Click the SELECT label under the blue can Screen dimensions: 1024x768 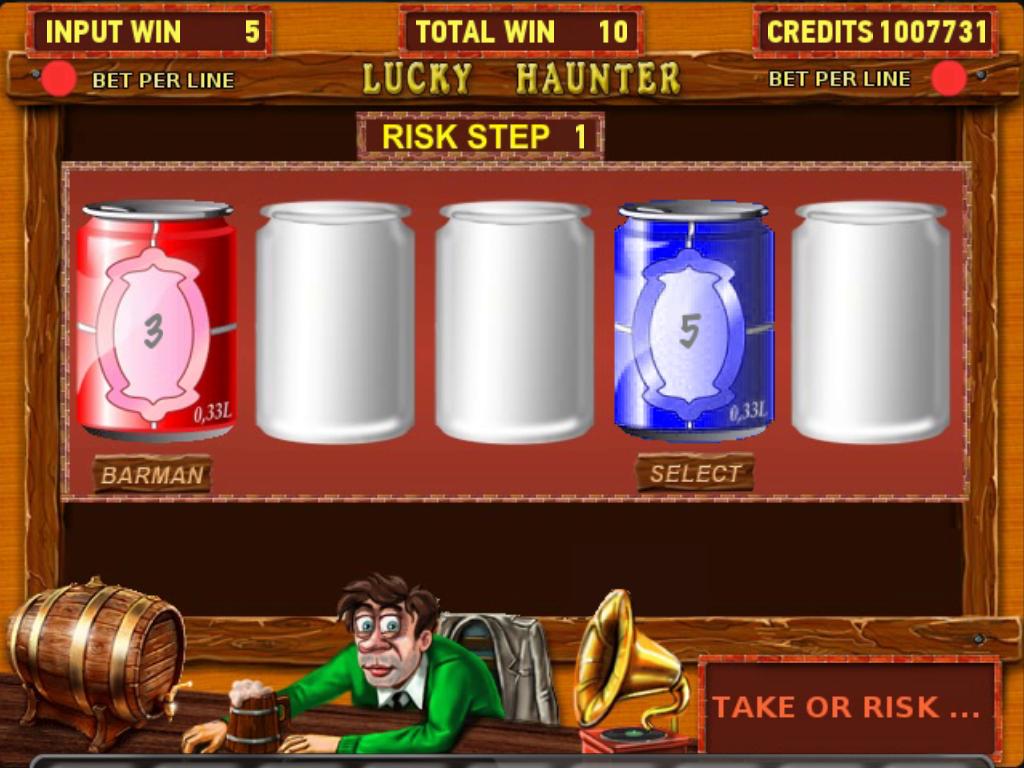pos(695,473)
